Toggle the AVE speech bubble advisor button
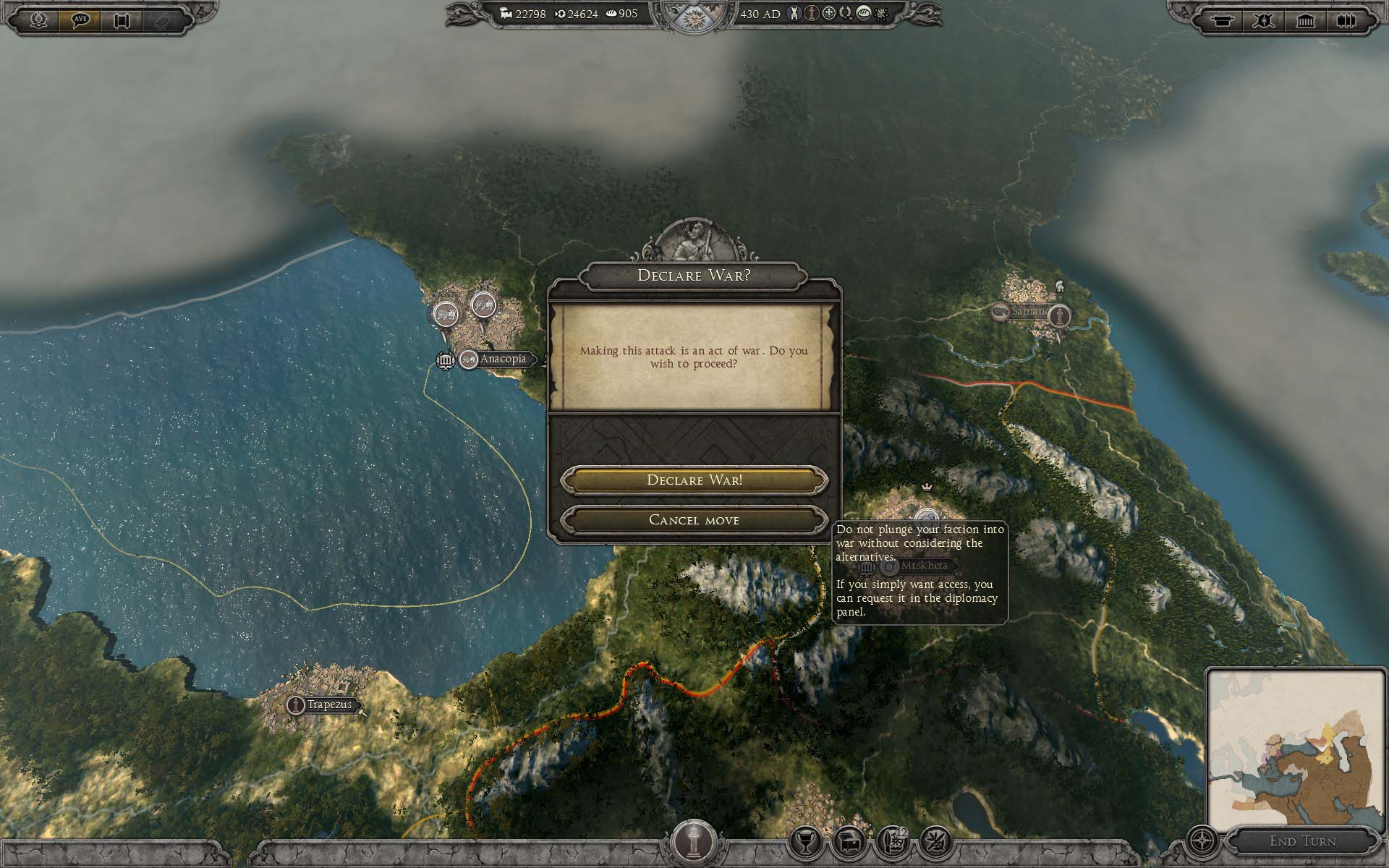Screen dimensions: 1389x868 tap(80, 20)
